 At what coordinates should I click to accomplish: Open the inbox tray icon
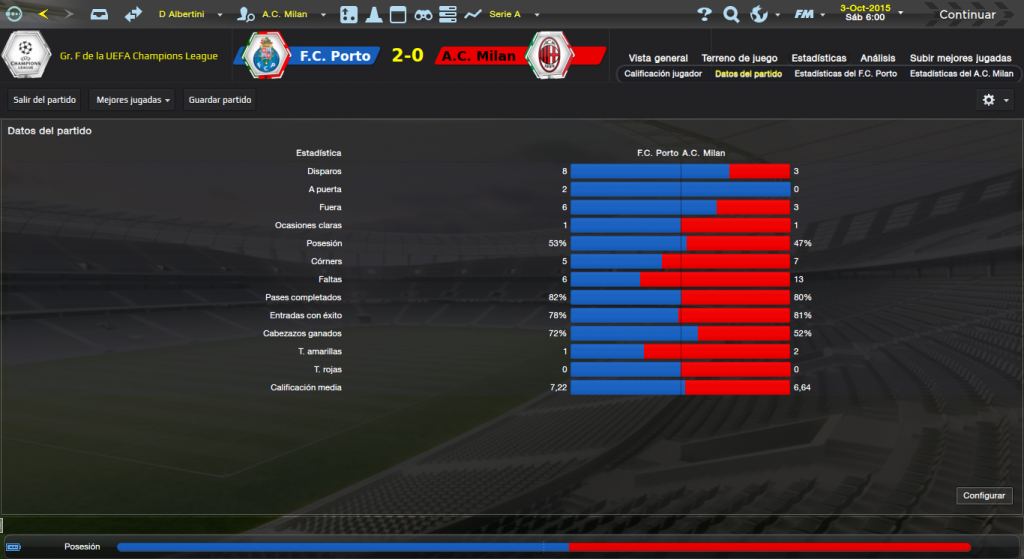coord(99,14)
